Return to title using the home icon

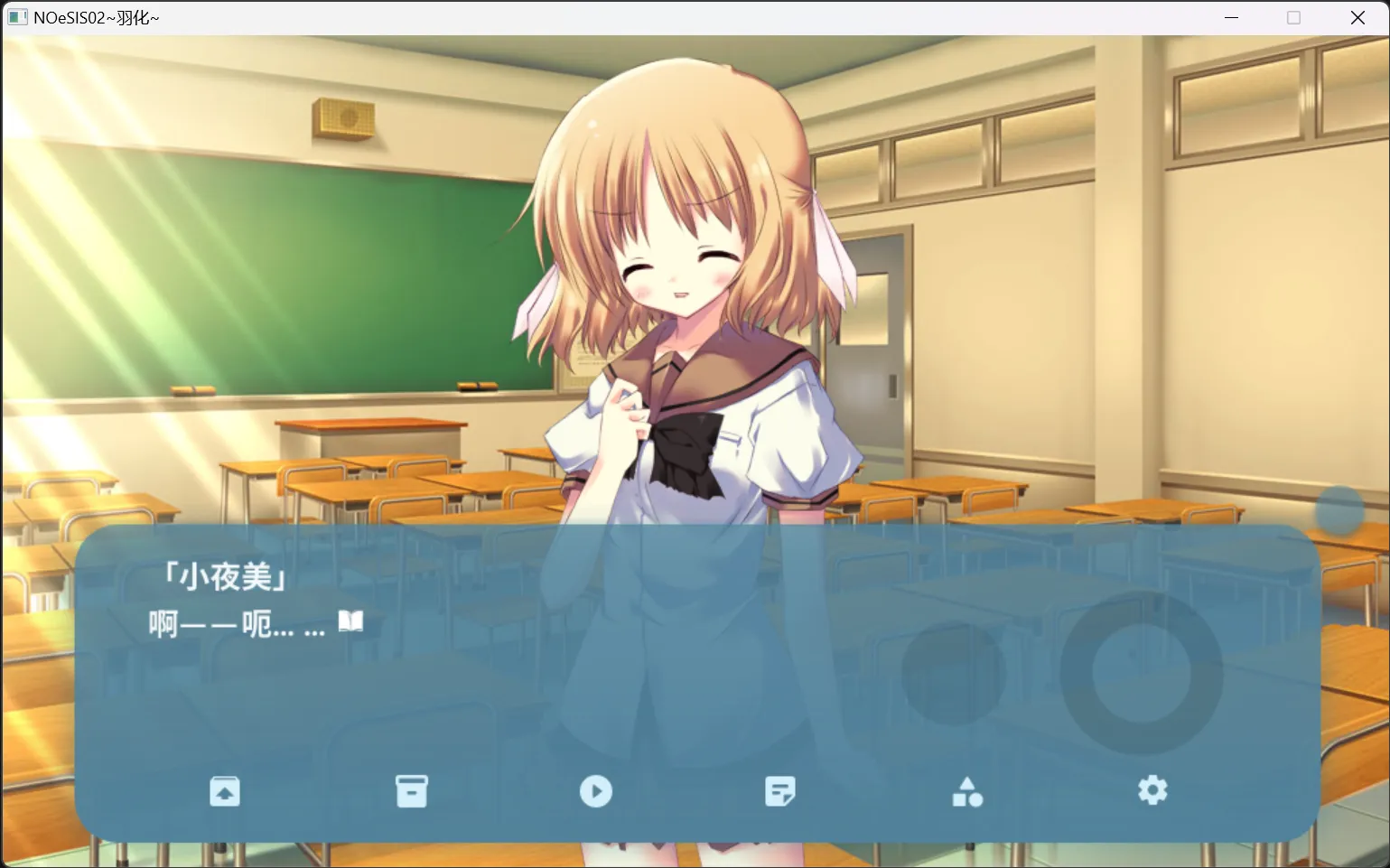225,790
